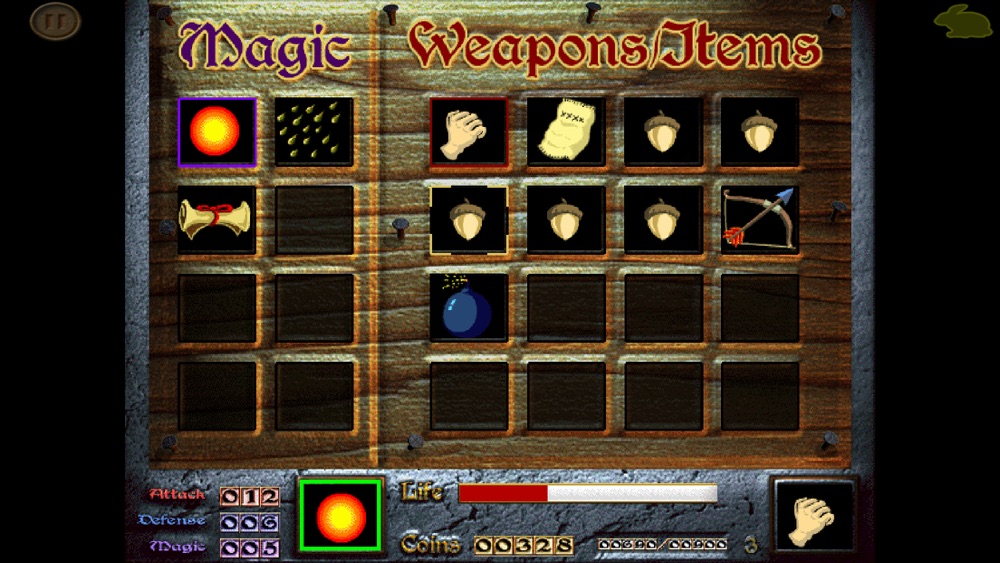Tap the pause button
This screenshot has height=563, width=1000.
coord(54,20)
